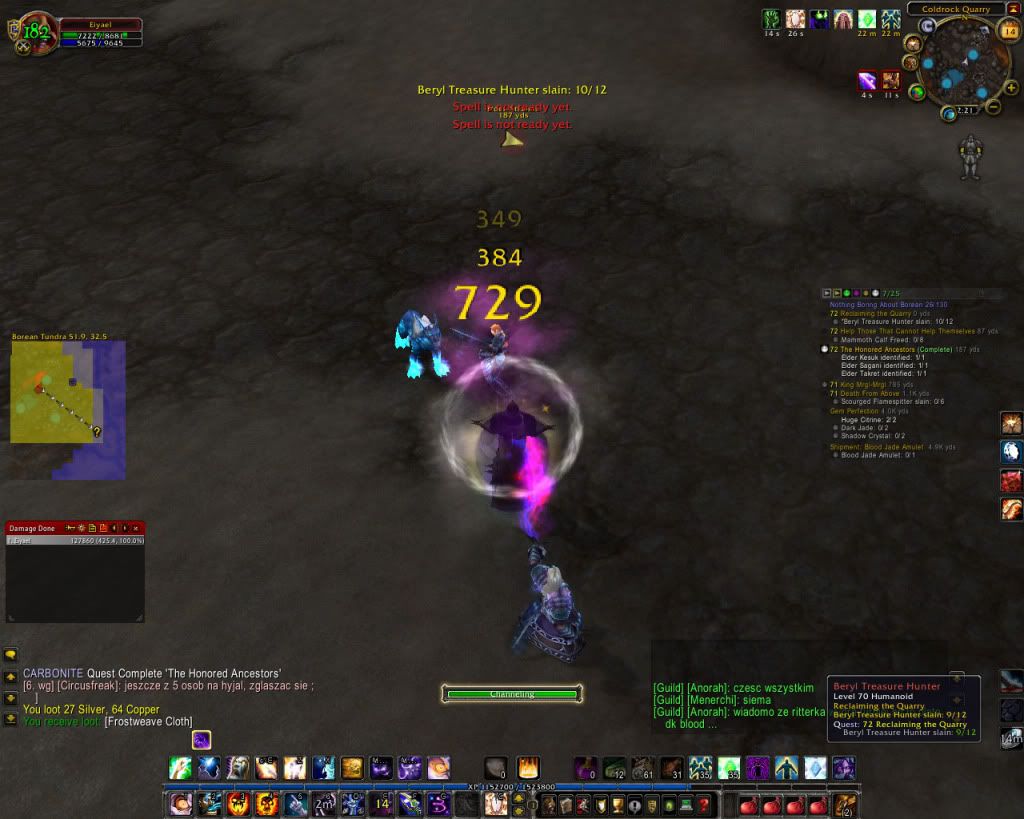Click the fire icon in the upper action bar
Viewport: 1024px width, 819px height.
527,768
